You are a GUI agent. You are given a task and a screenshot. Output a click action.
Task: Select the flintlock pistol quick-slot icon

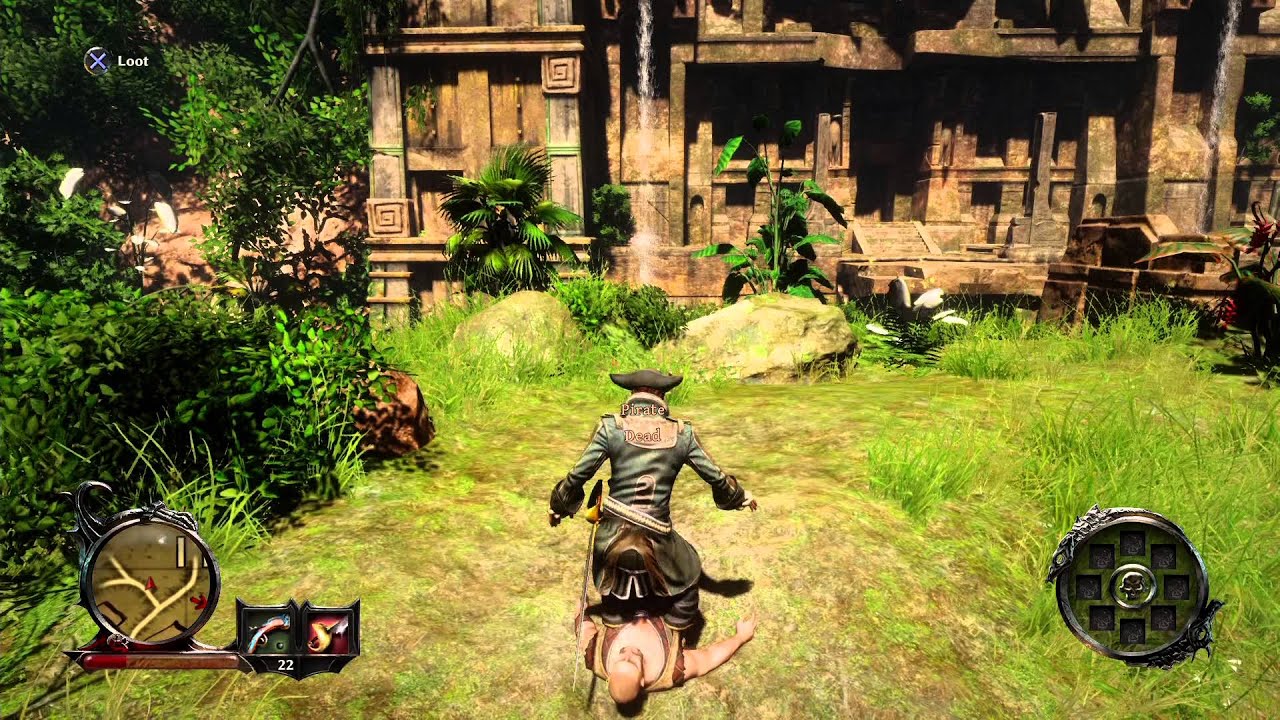click(268, 633)
